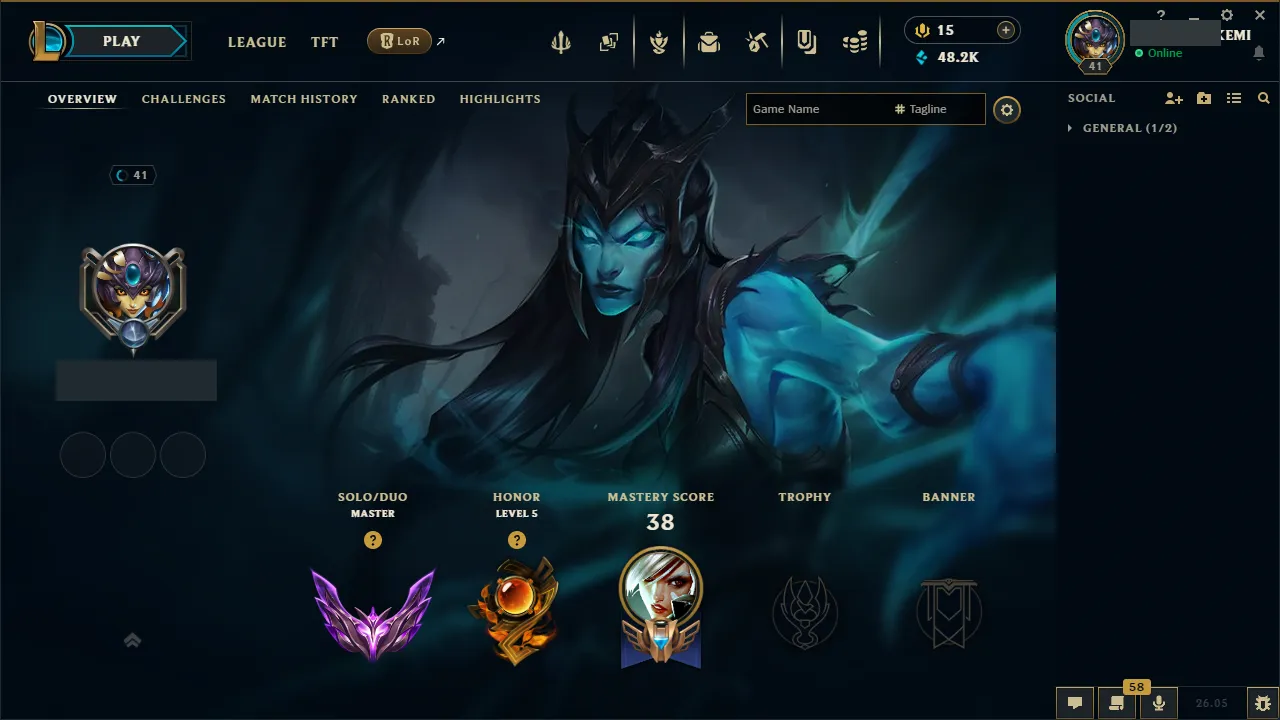1280x720 pixels.
Task: Collapse the profile sidebar with the gold chevron
Action: 133,640
